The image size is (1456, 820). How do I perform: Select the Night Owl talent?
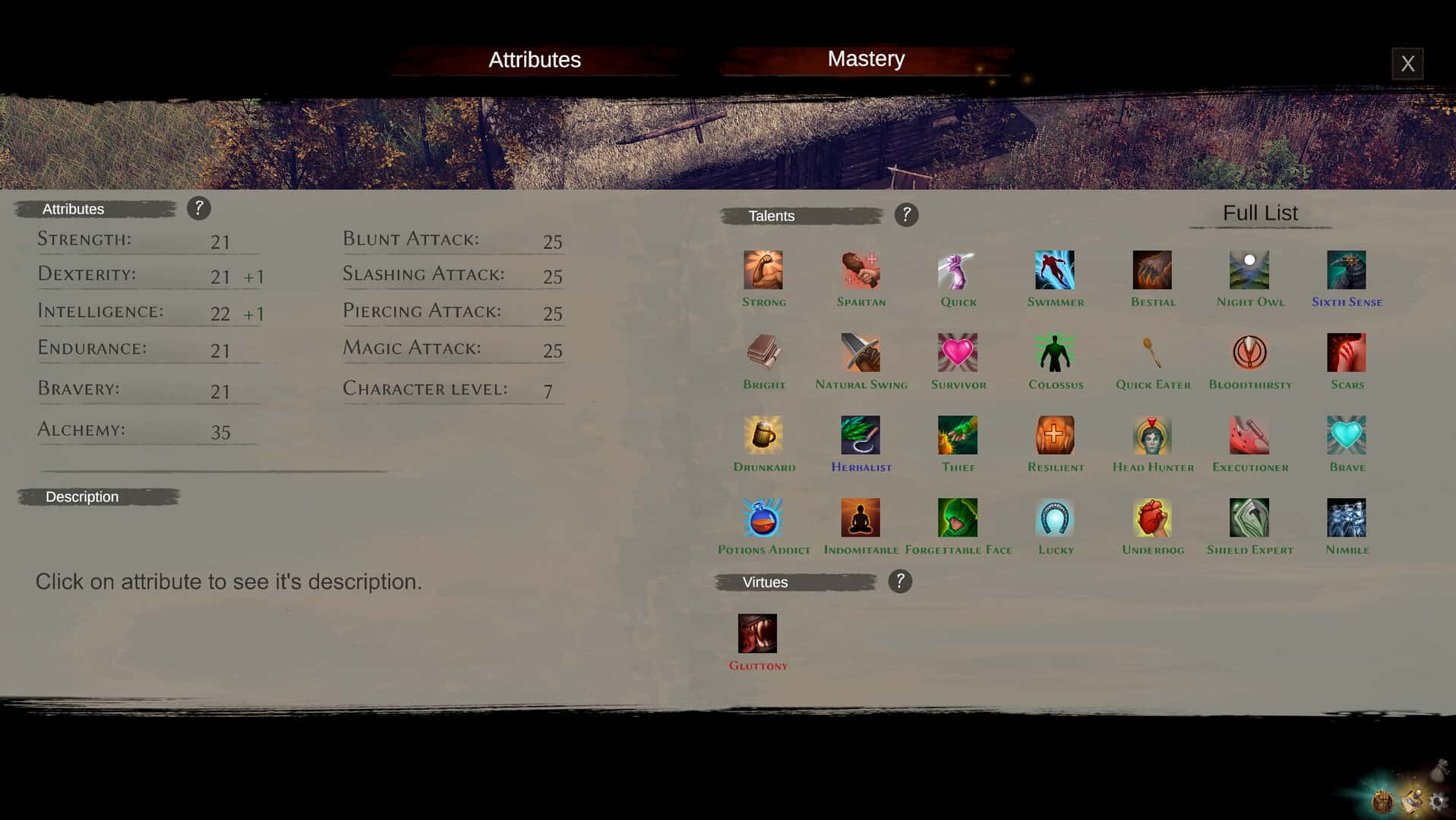1249,270
